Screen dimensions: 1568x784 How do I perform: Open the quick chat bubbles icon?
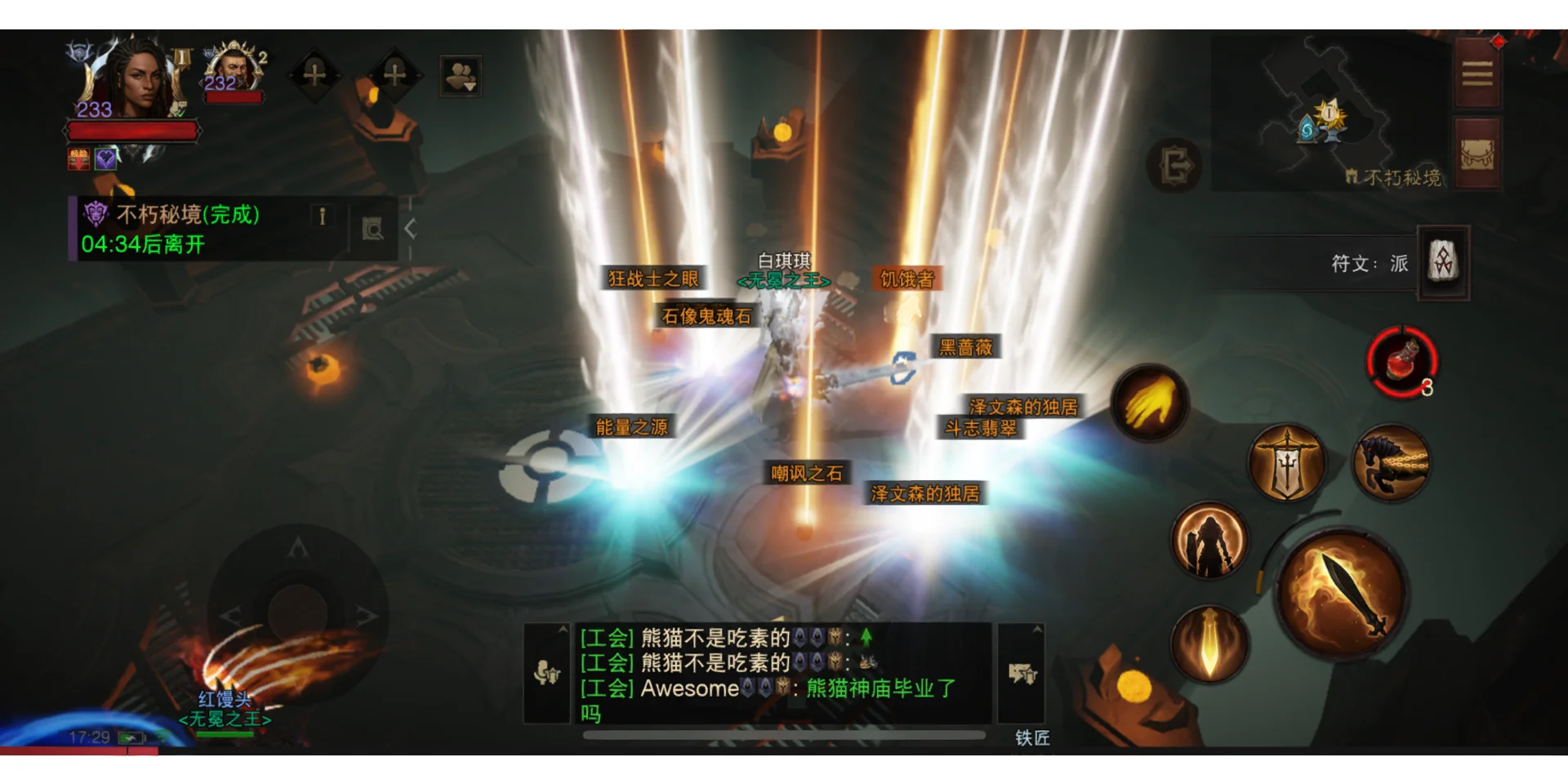(x=1021, y=674)
